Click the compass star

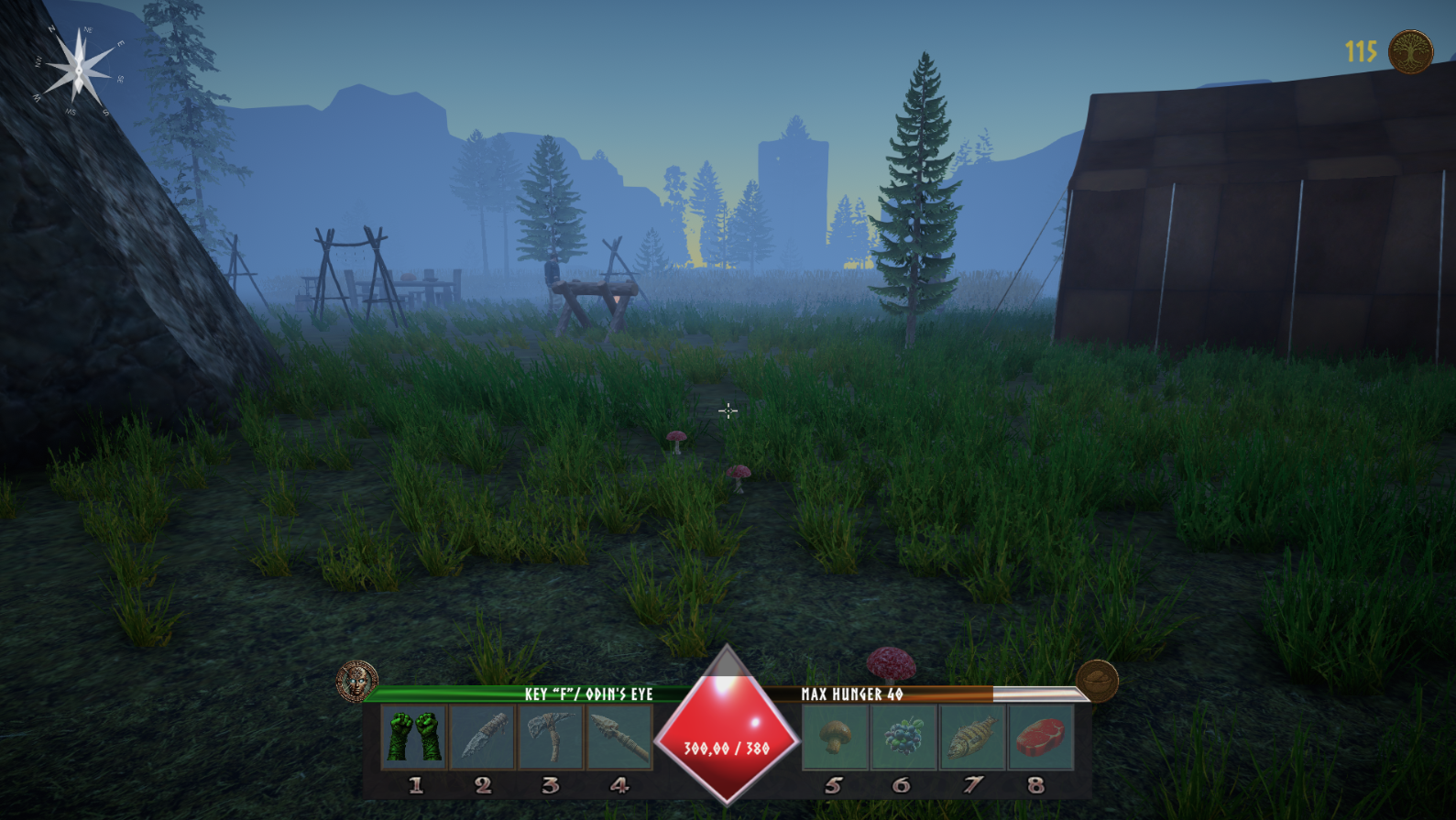(x=79, y=69)
